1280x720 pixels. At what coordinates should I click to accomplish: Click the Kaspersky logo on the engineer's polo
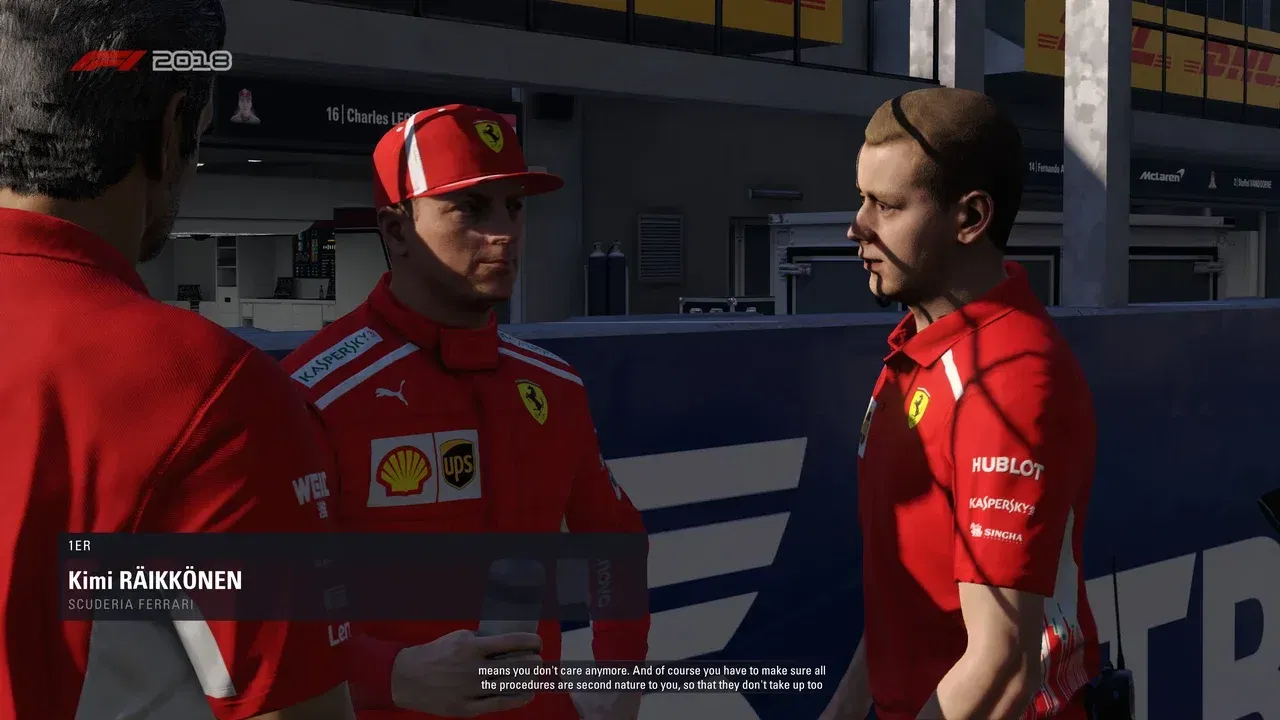point(1000,505)
